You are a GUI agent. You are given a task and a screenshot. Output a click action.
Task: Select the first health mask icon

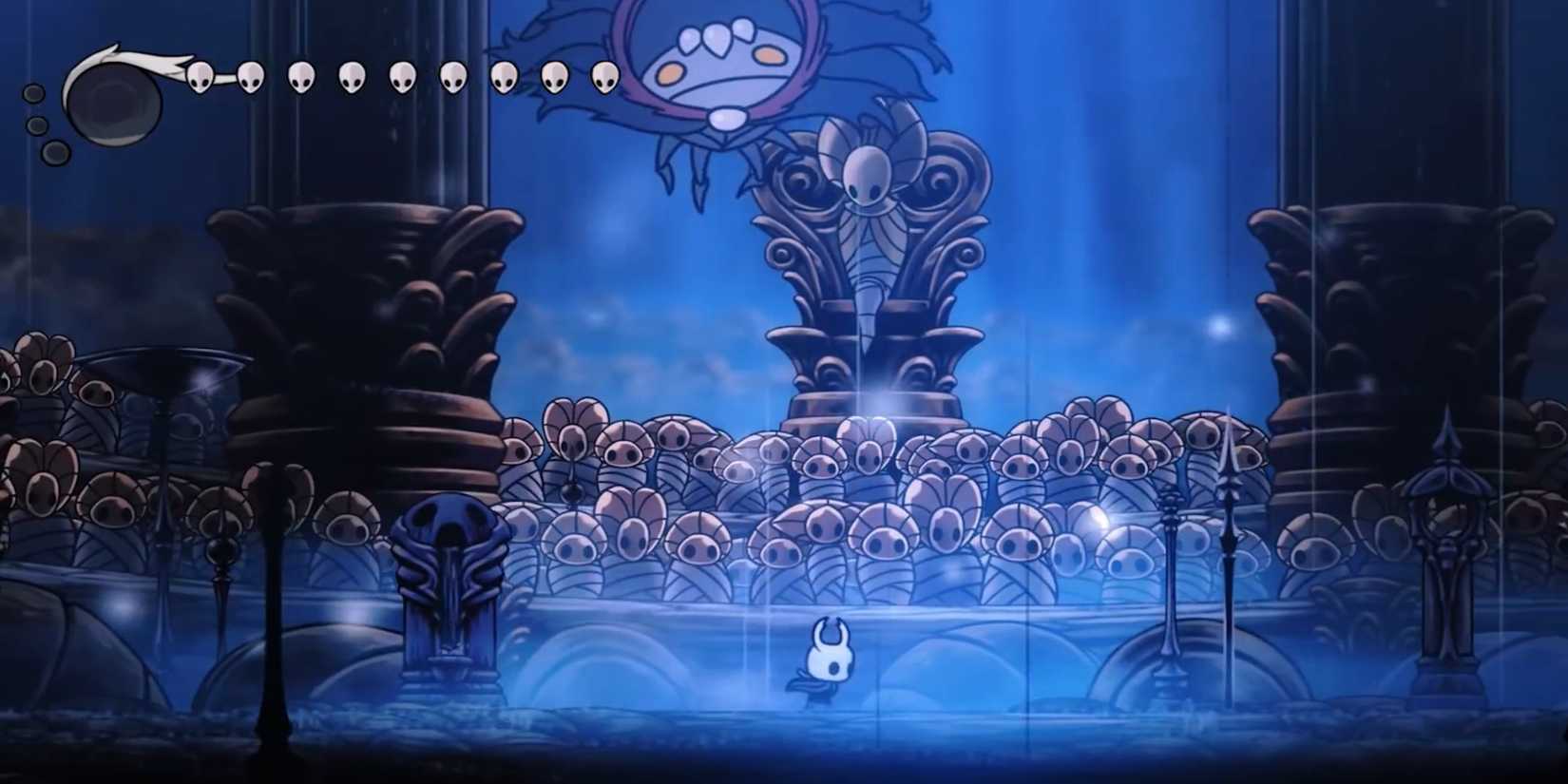click(x=201, y=76)
